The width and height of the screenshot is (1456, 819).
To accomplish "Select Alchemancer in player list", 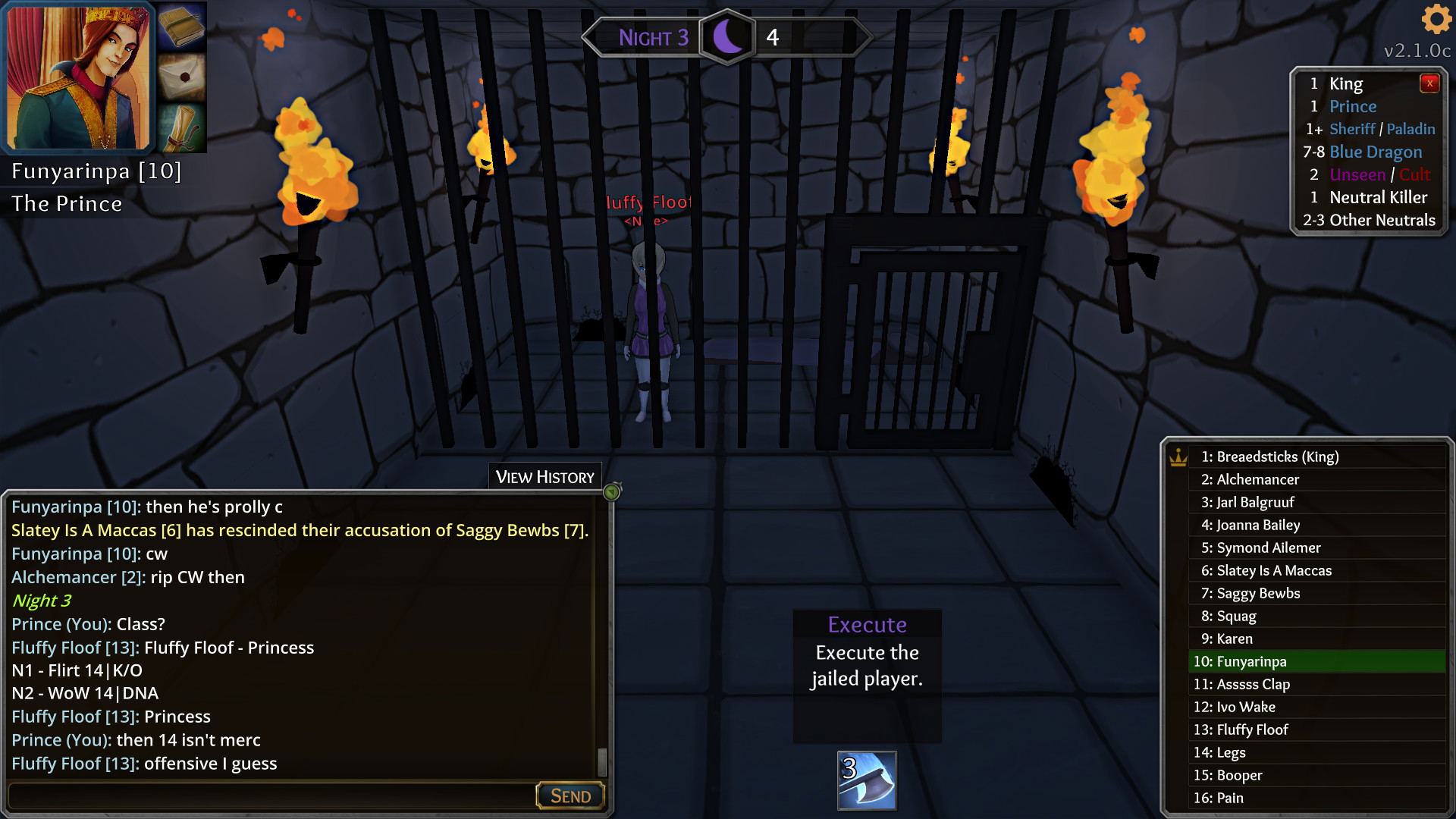I will 1258,479.
